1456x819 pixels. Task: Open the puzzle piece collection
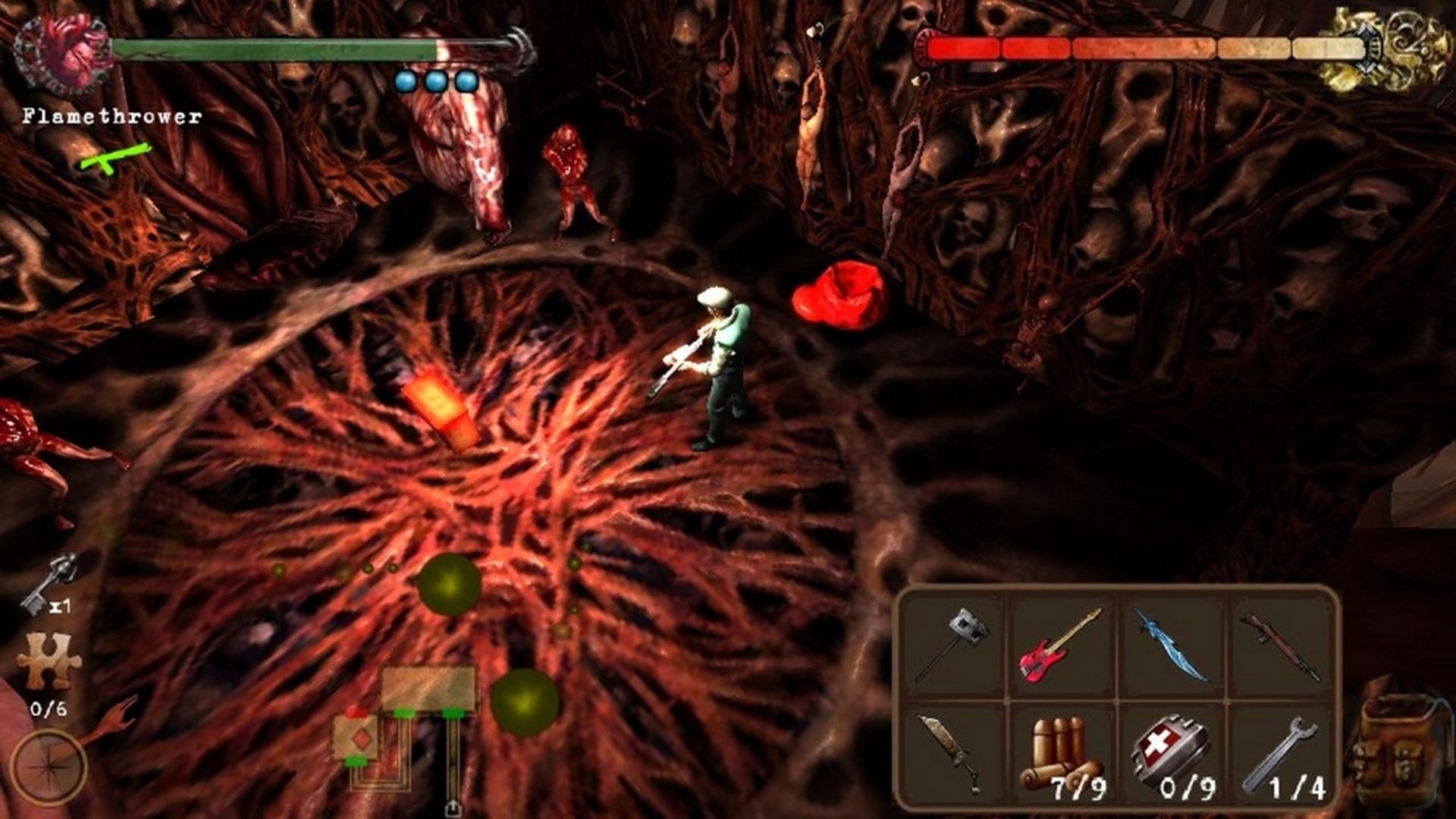pyautogui.click(x=49, y=661)
